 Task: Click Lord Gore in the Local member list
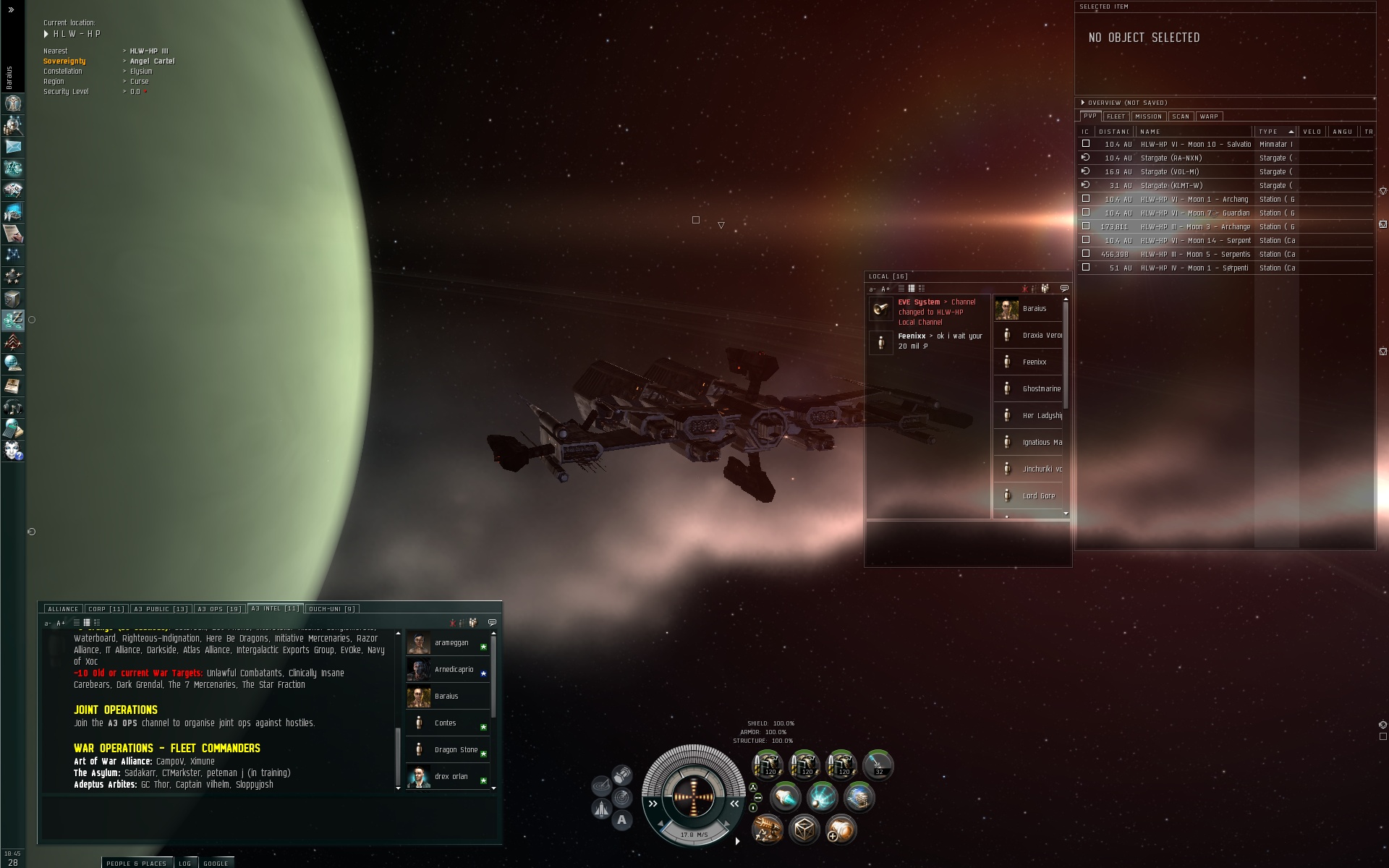[x=1038, y=496]
